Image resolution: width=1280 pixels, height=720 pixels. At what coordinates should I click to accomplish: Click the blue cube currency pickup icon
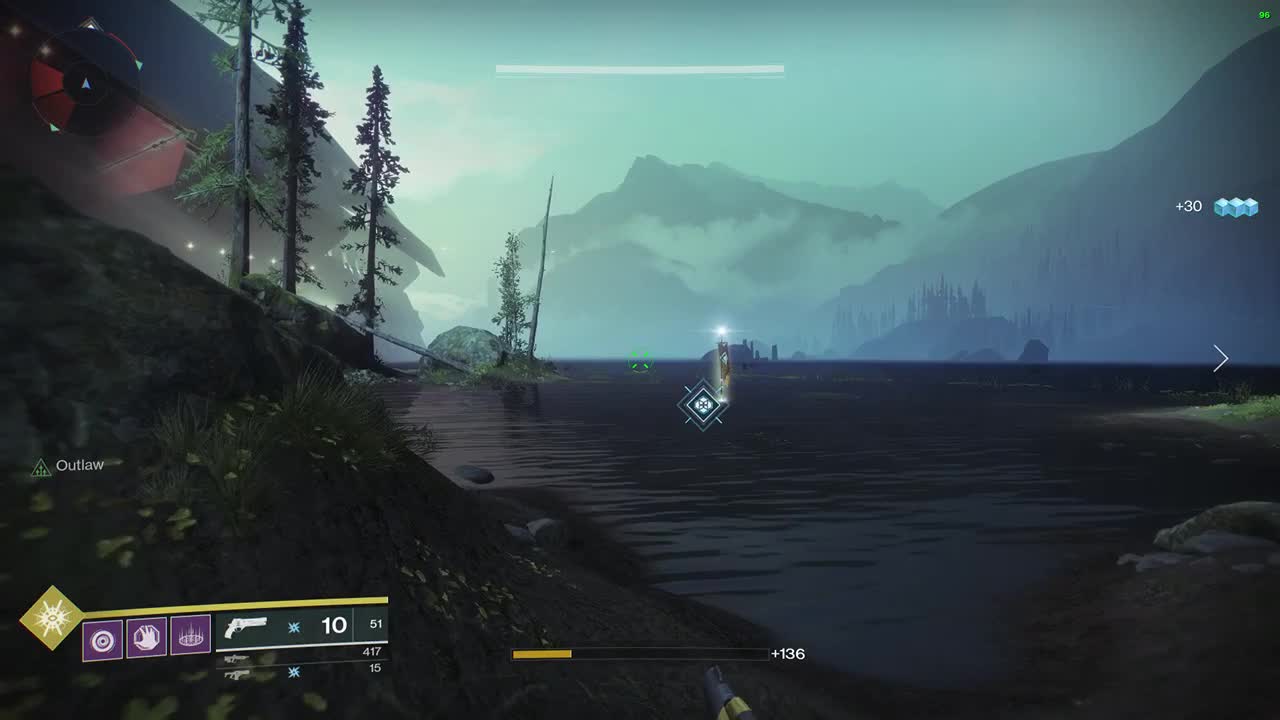click(1235, 207)
